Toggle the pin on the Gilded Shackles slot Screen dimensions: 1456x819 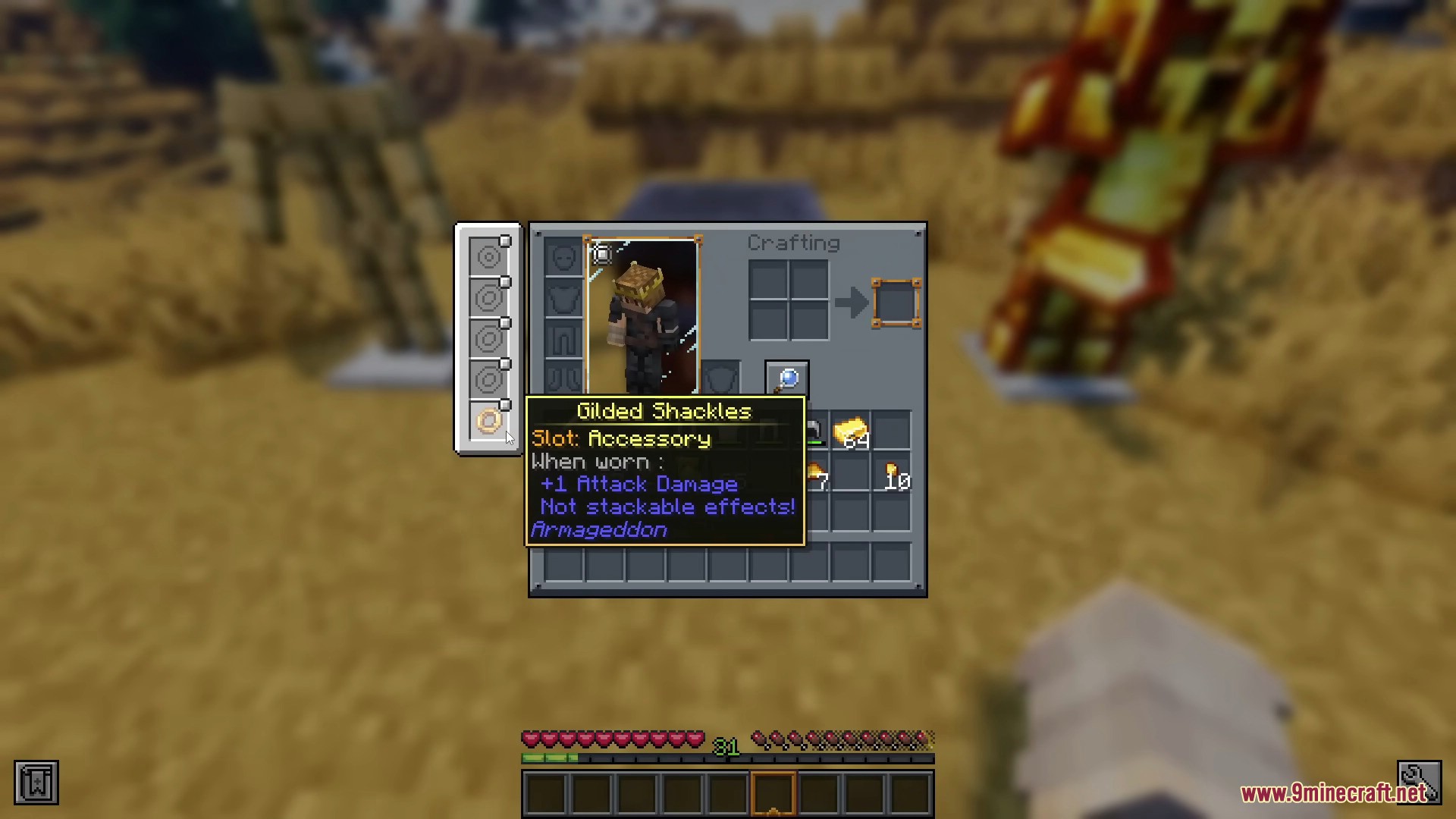(505, 404)
